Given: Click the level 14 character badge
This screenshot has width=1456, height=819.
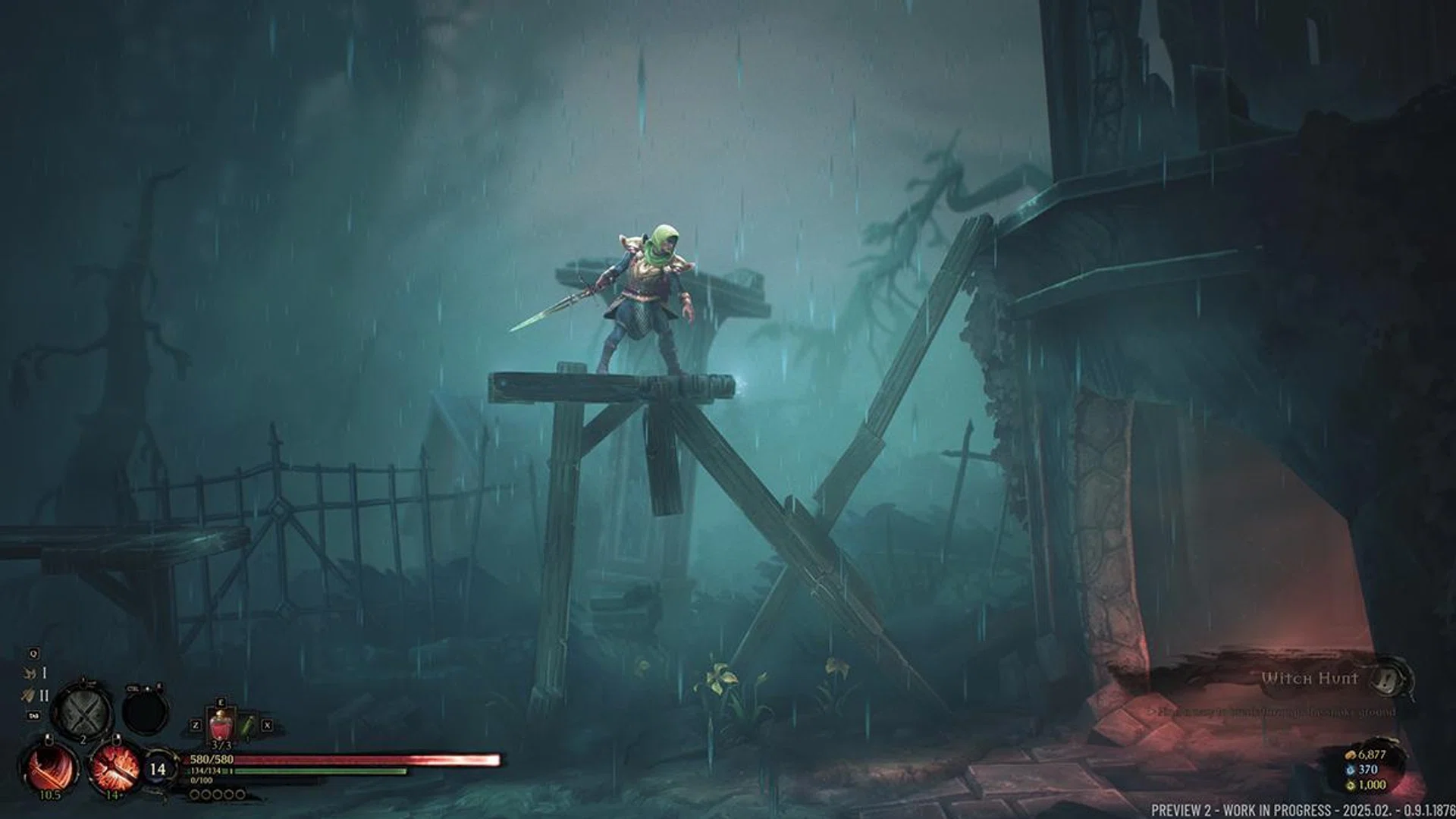Looking at the screenshot, I should [158, 769].
